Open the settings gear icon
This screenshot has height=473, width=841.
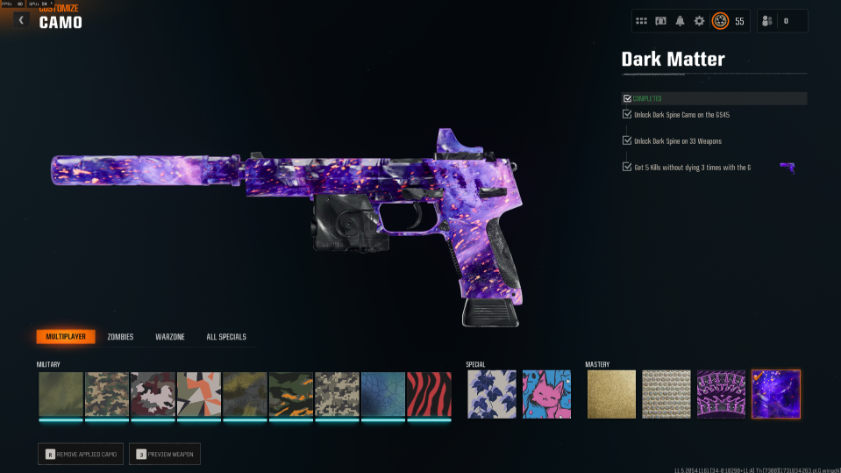click(700, 21)
